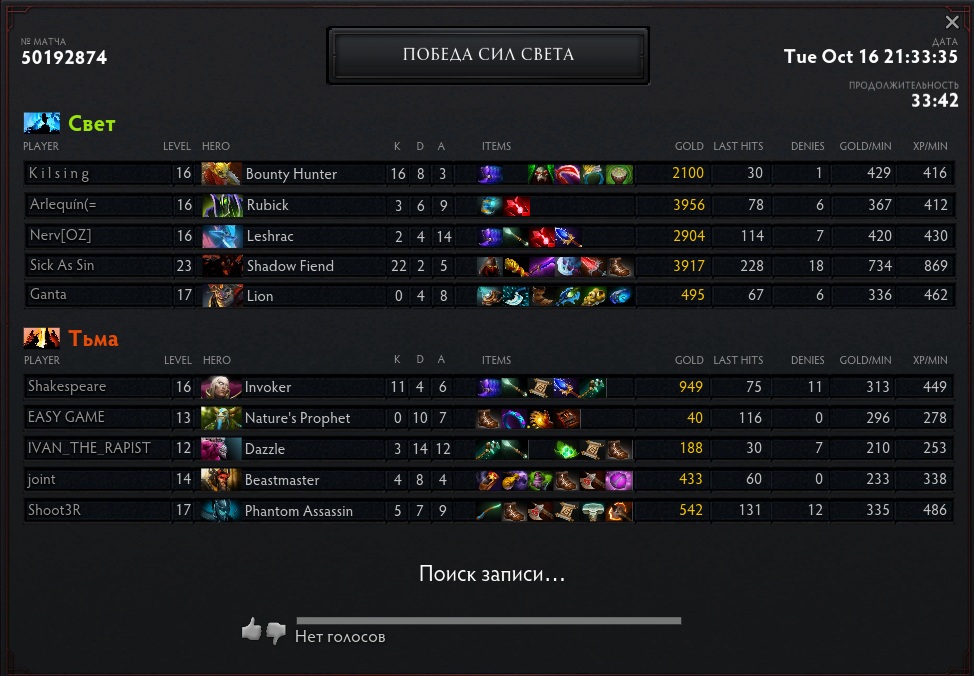The image size is (974, 676).
Task: Select the Beastmaster hero portrait
Action: [221, 480]
